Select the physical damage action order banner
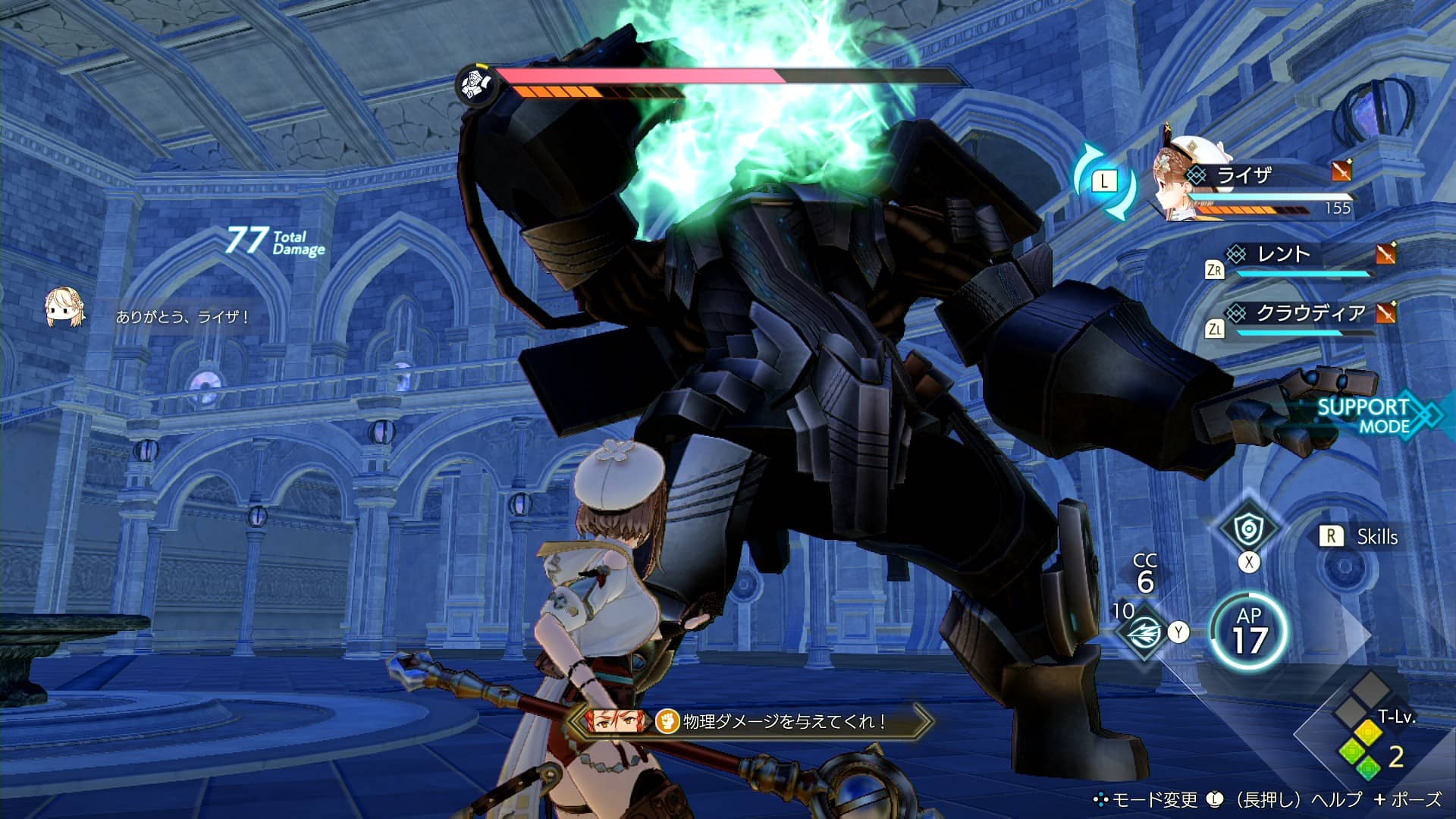Image resolution: width=1456 pixels, height=819 pixels. pyautogui.click(x=751, y=721)
